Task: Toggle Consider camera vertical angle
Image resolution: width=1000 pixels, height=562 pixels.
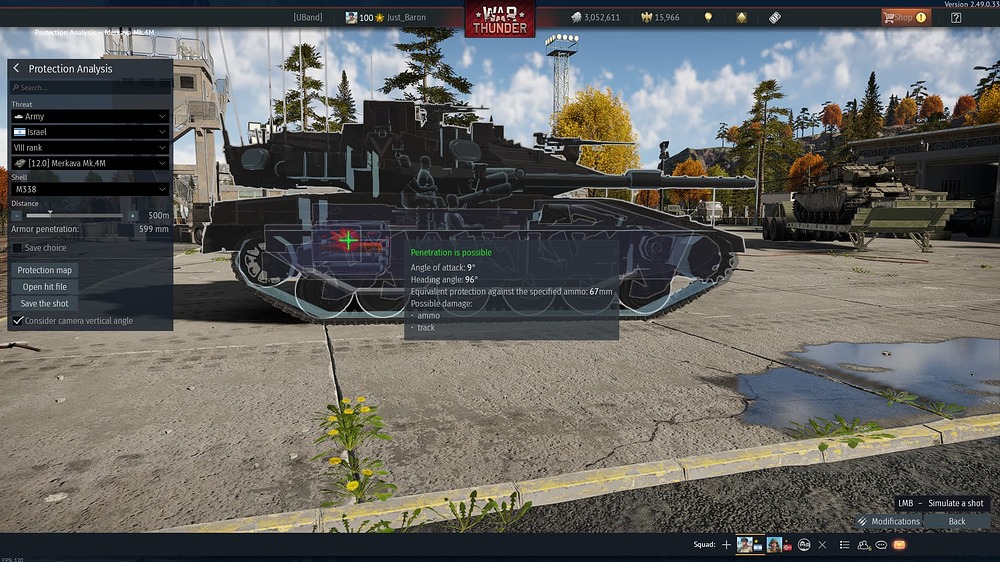Action: [18, 321]
